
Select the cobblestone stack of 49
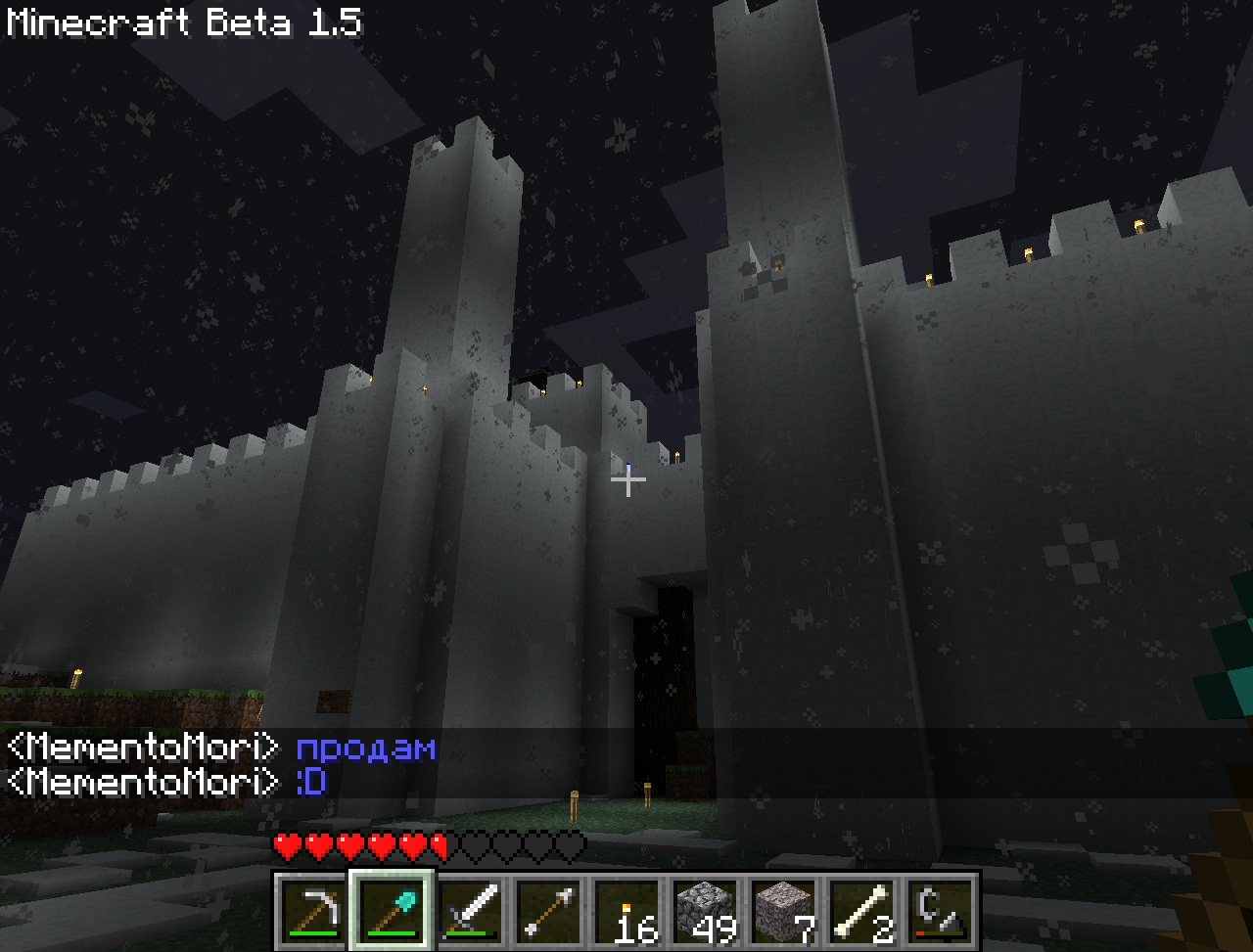tap(705, 910)
